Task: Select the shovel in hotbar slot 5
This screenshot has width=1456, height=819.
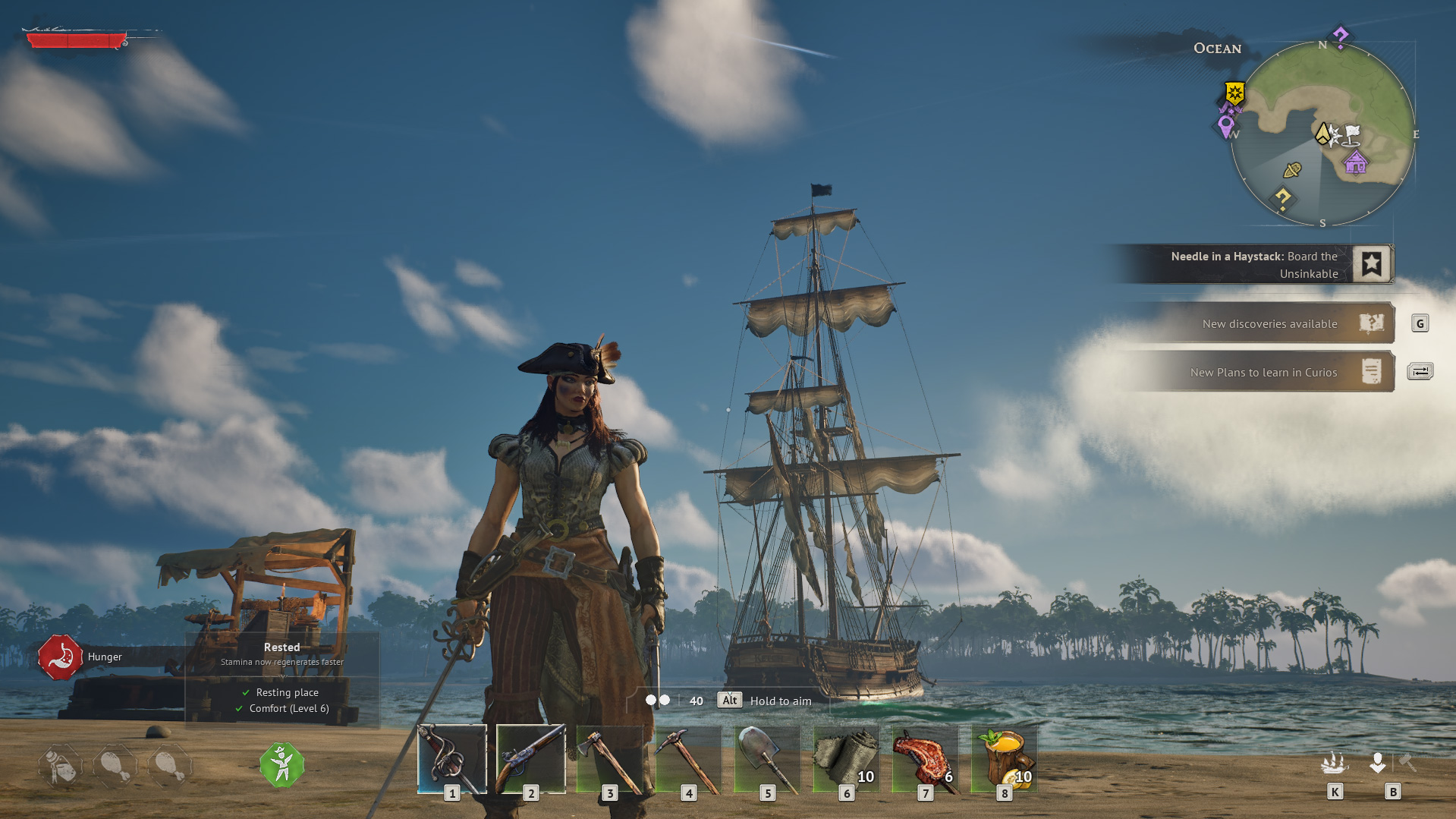Action: 768,759
